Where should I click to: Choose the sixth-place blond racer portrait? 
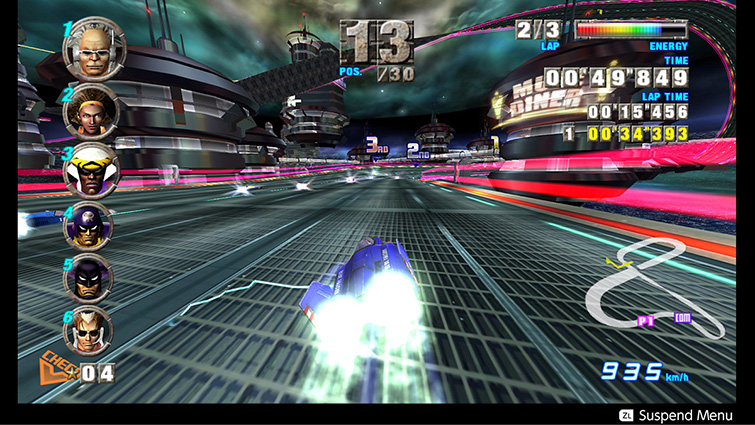click(88, 330)
